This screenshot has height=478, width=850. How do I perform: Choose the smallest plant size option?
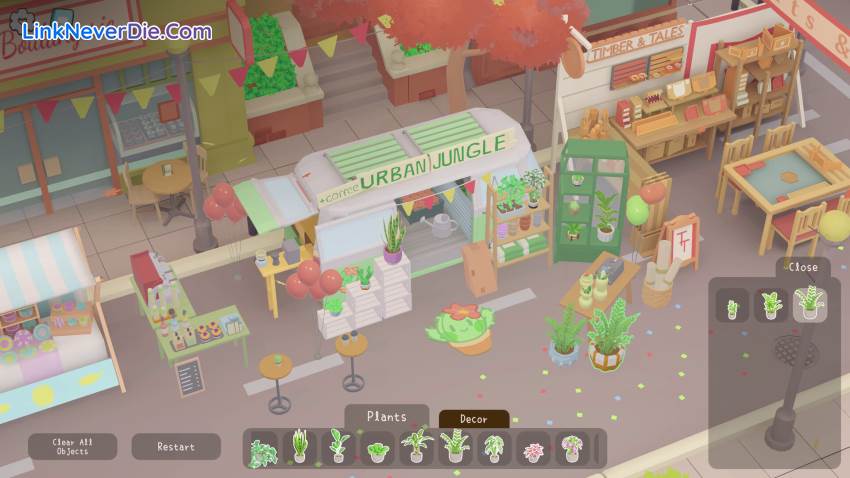732,305
